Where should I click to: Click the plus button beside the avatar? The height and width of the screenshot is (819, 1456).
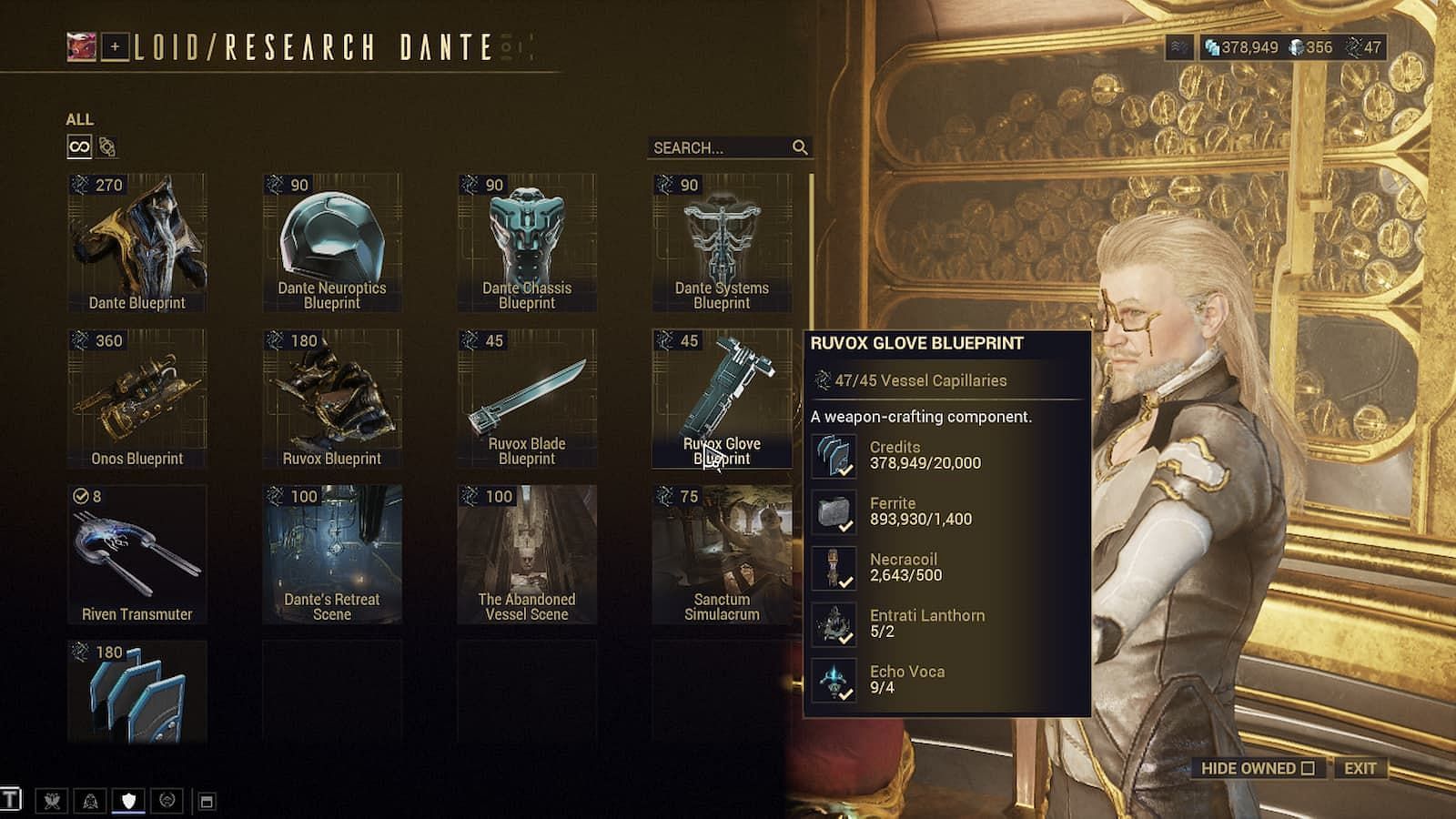click(116, 46)
